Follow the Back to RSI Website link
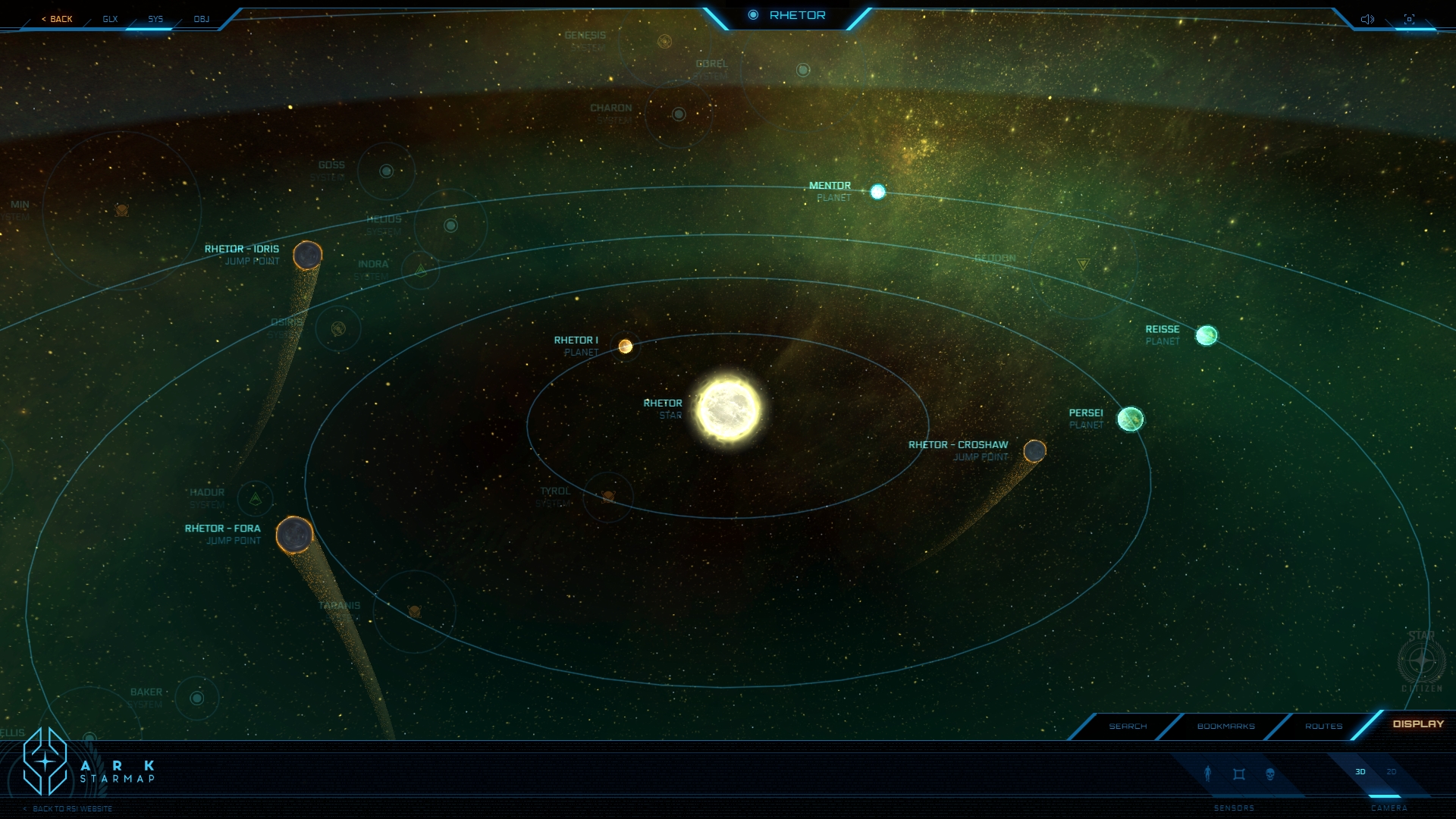The image size is (1456, 819). point(72,809)
